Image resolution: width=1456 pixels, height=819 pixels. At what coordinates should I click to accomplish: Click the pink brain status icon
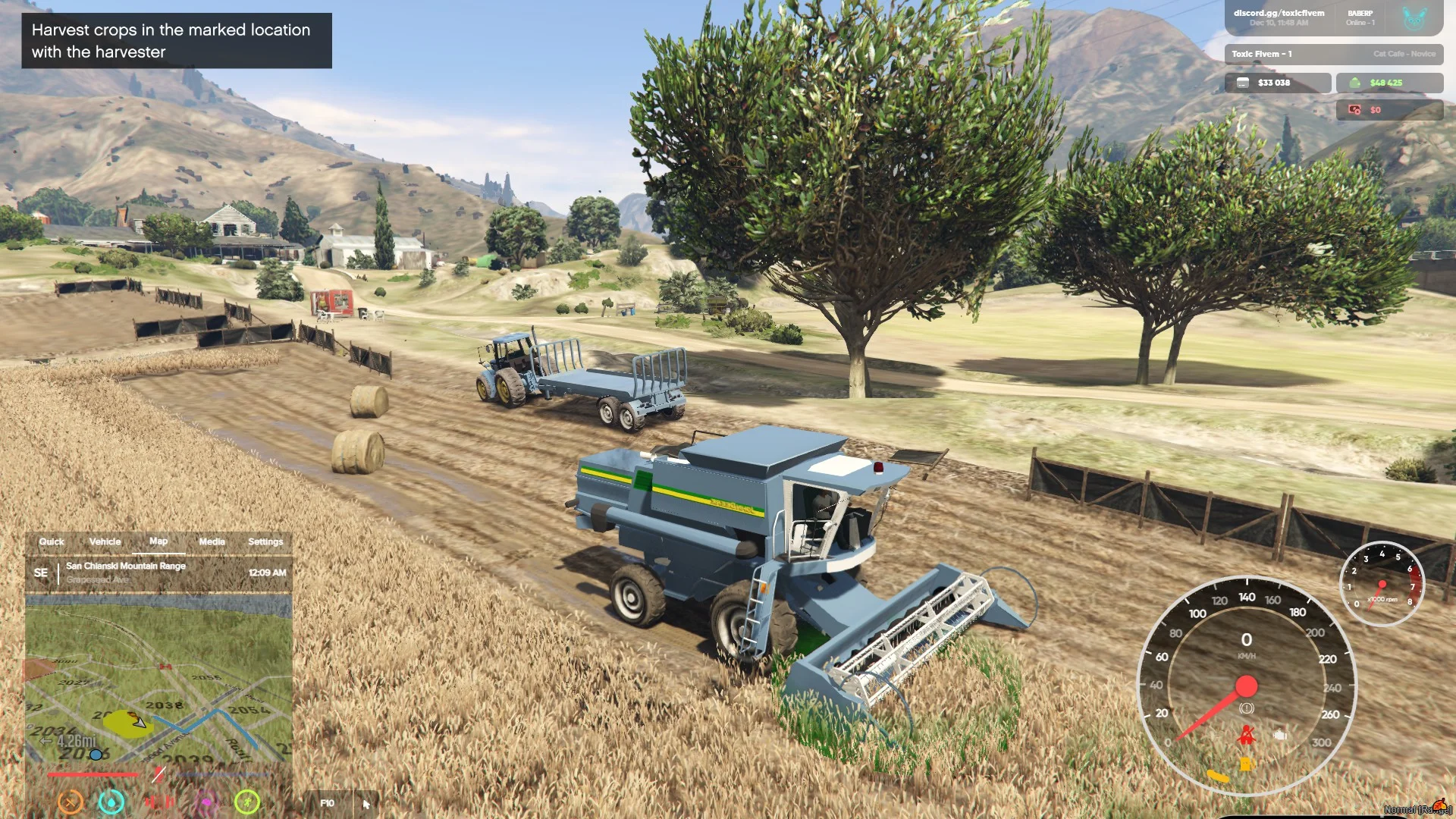point(206,802)
